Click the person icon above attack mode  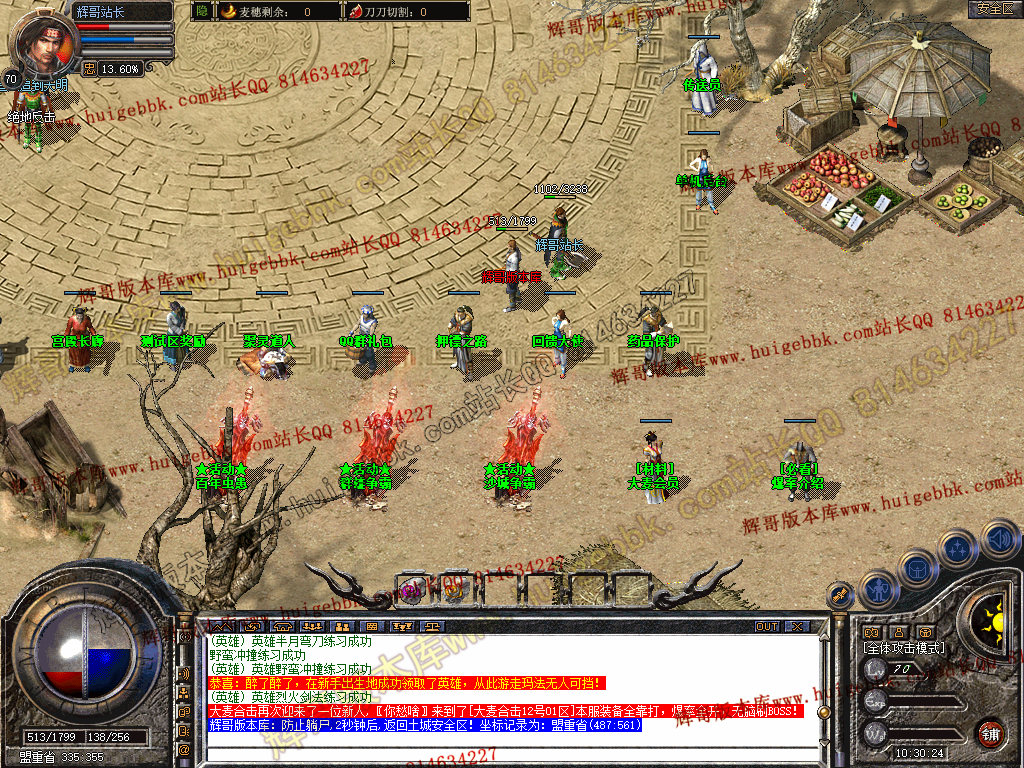click(x=898, y=632)
